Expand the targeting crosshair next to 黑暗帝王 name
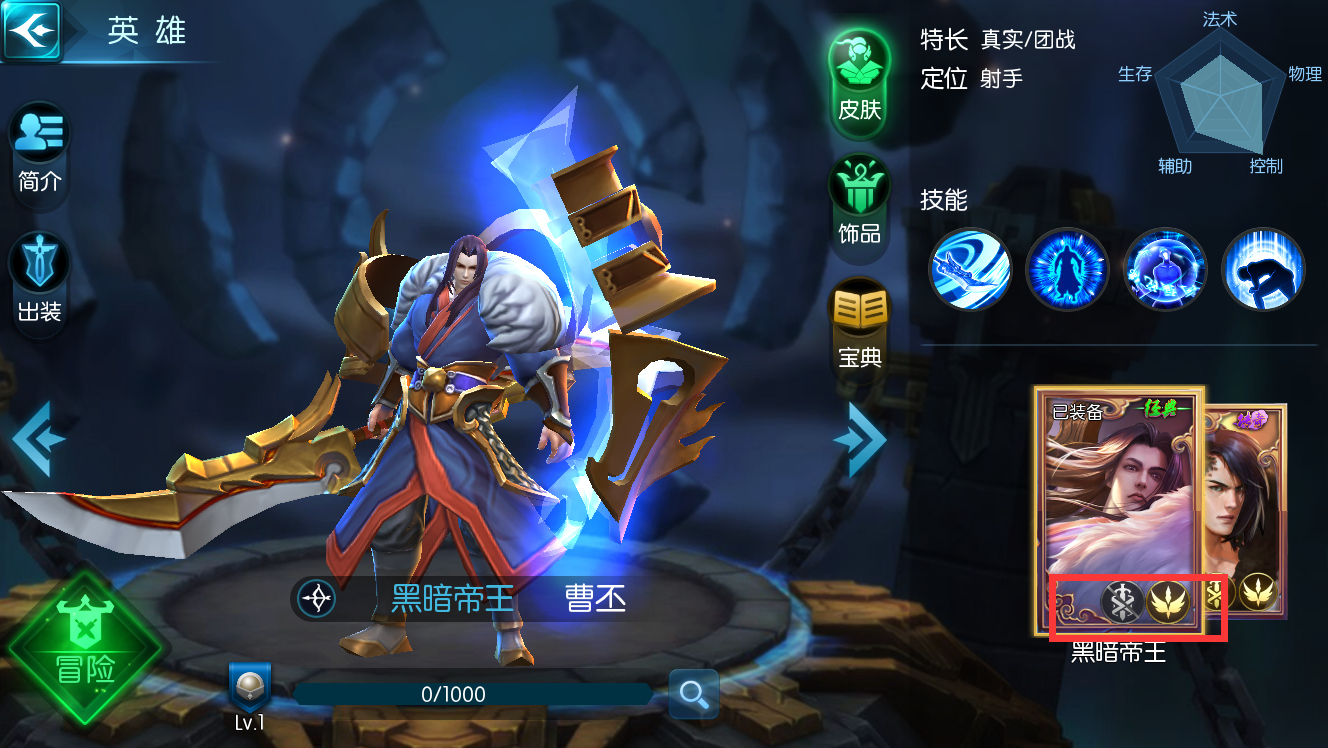 point(315,599)
